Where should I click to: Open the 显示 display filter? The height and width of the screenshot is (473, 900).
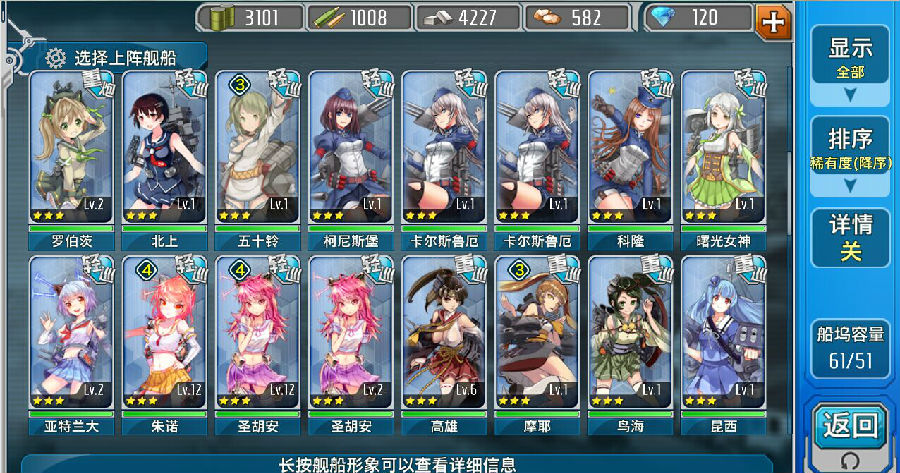coord(850,66)
